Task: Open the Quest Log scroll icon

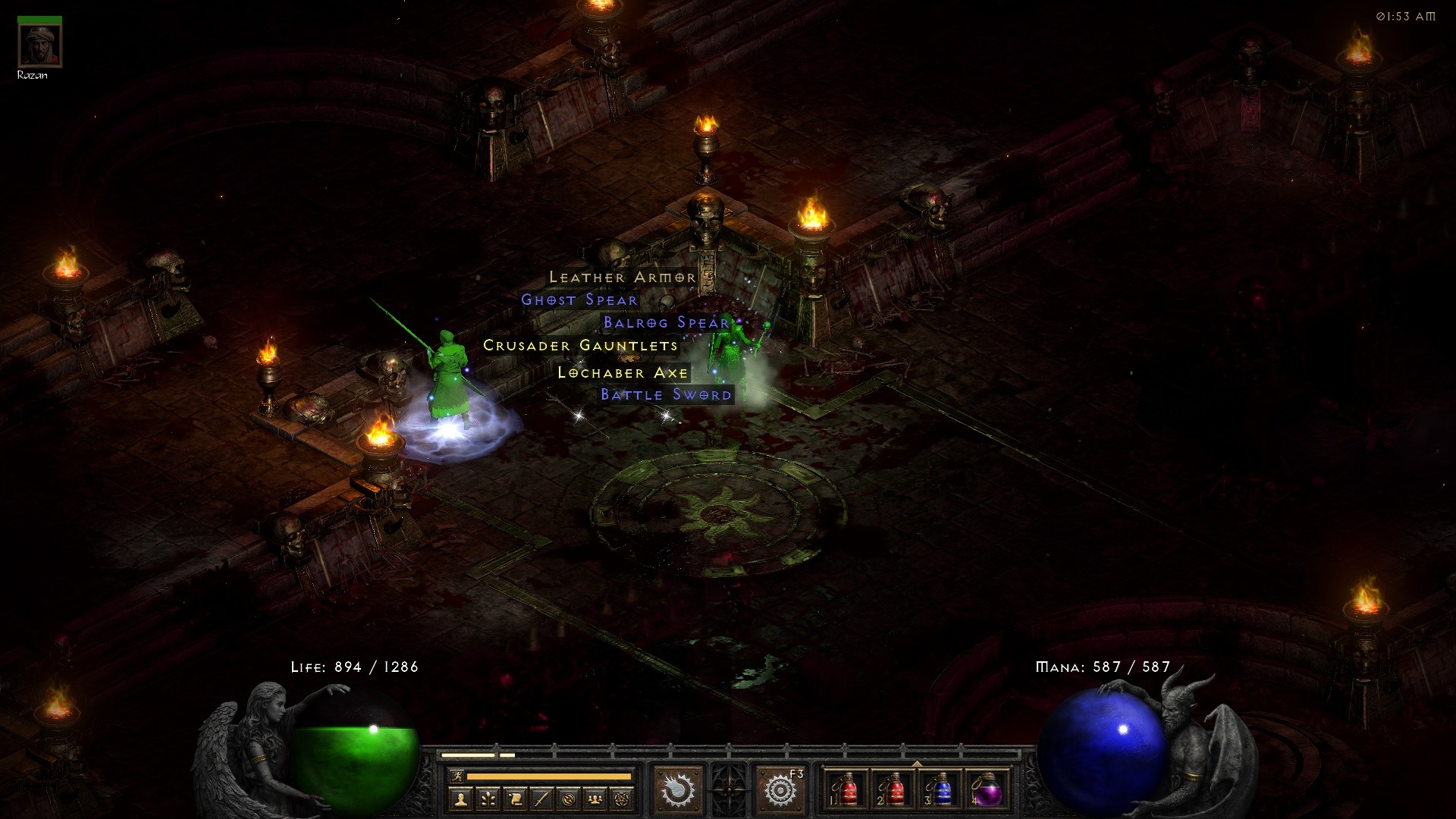Action: click(514, 800)
